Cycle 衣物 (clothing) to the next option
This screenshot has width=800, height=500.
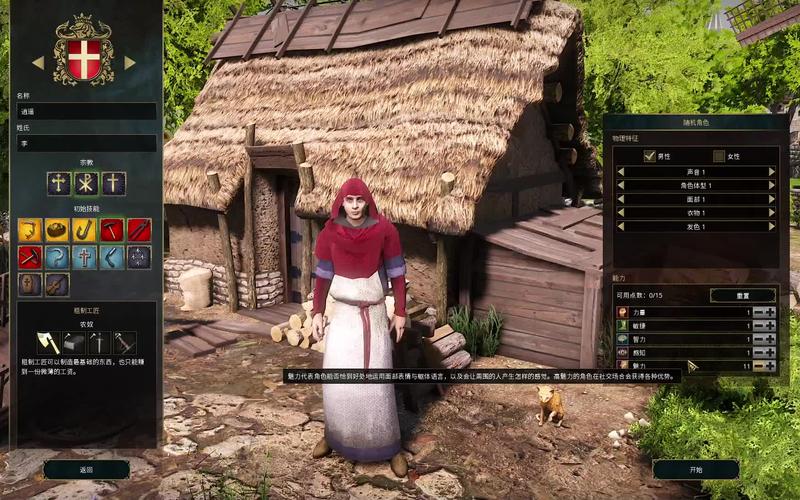point(772,213)
